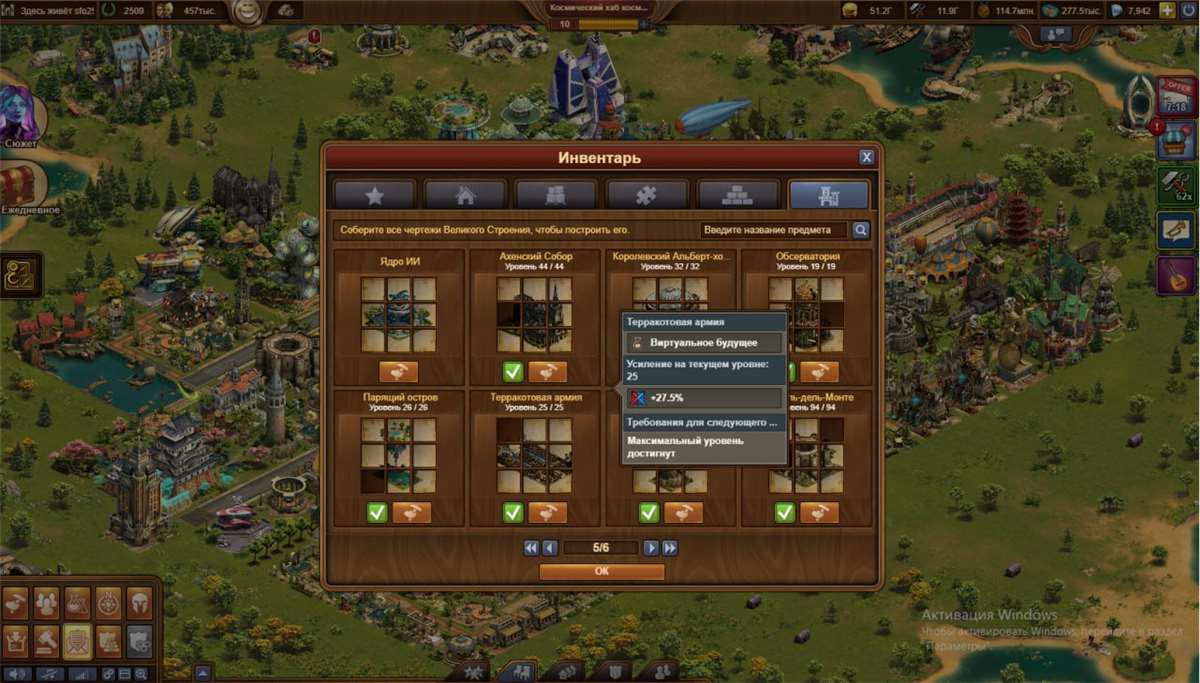Build the Аахенский Собор with hammer button
This screenshot has height=683, width=1200.
coord(547,372)
